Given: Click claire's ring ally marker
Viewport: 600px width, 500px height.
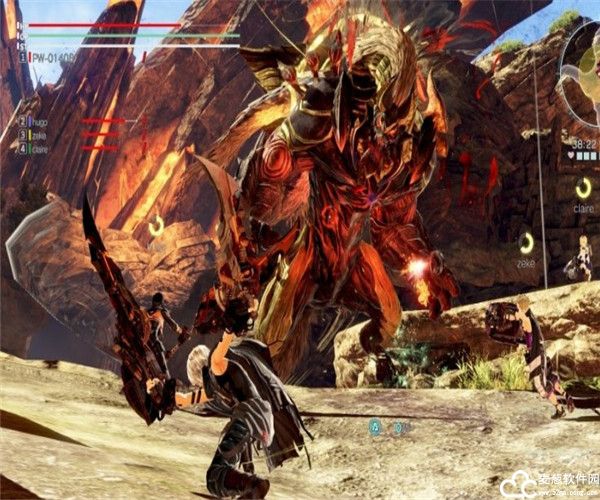Looking at the screenshot, I should click(583, 188).
